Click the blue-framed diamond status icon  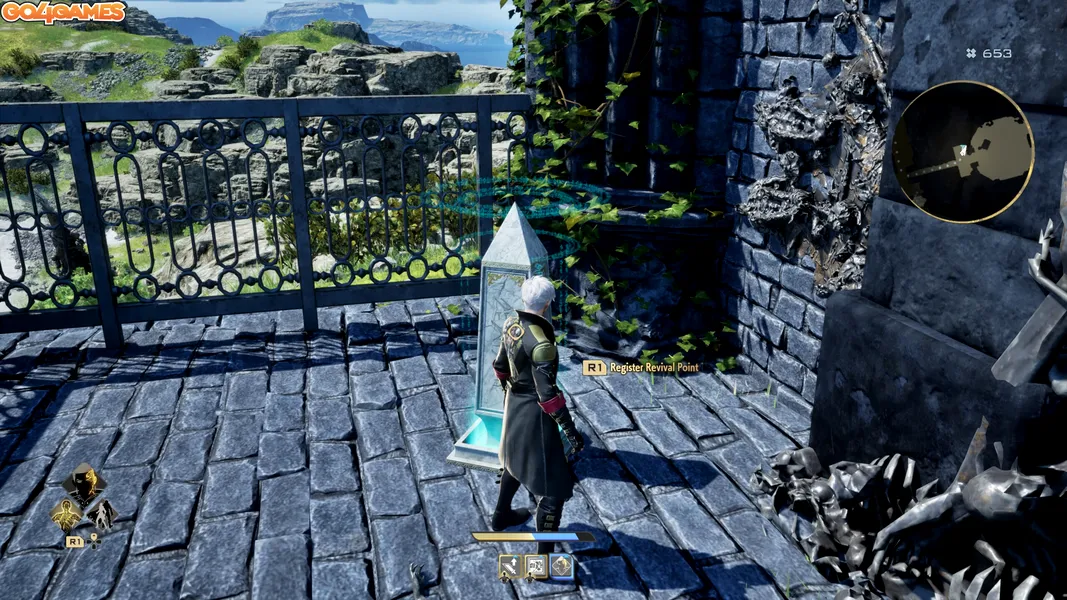tap(562, 567)
